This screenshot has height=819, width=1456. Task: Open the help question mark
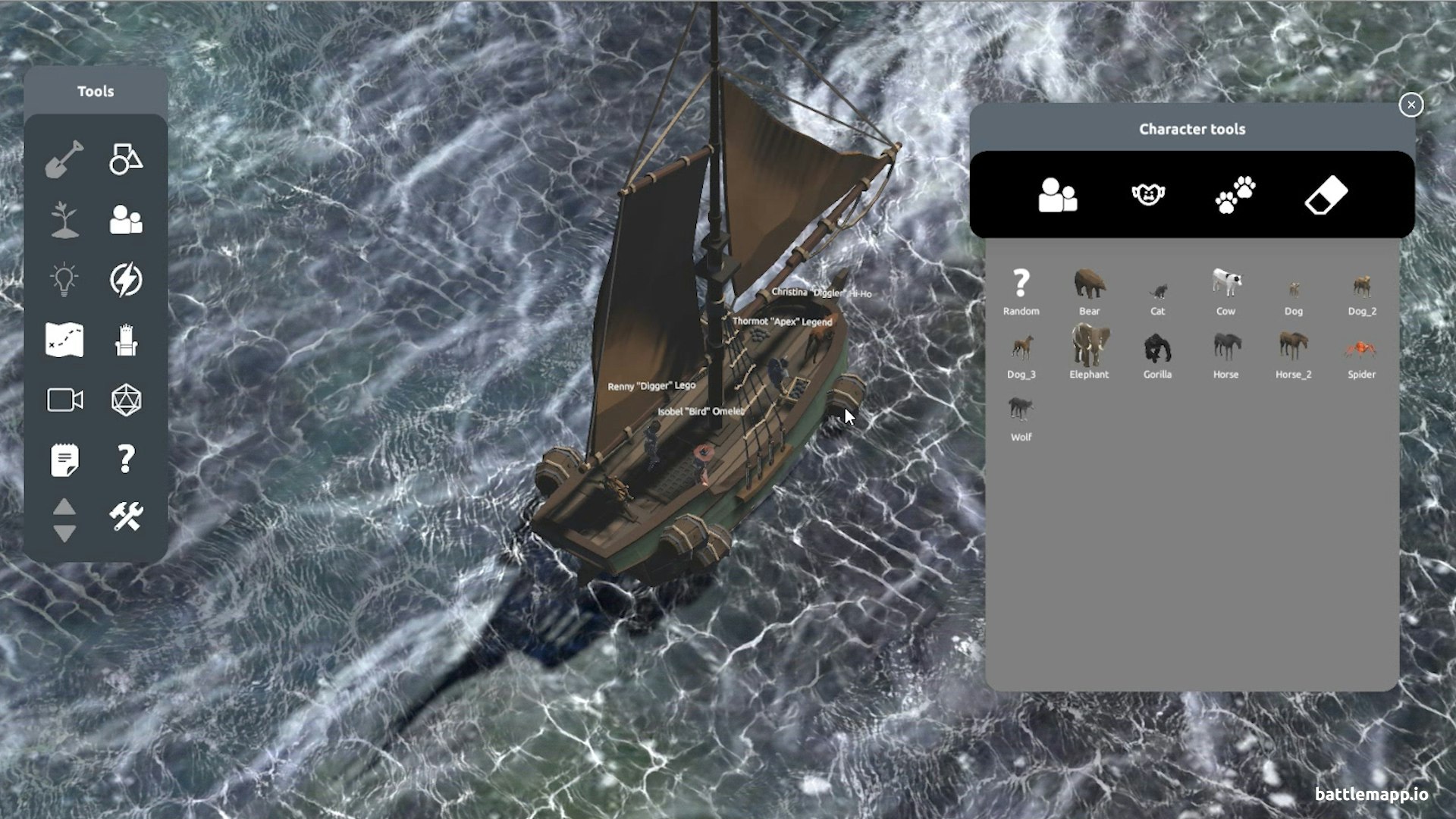tap(126, 456)
